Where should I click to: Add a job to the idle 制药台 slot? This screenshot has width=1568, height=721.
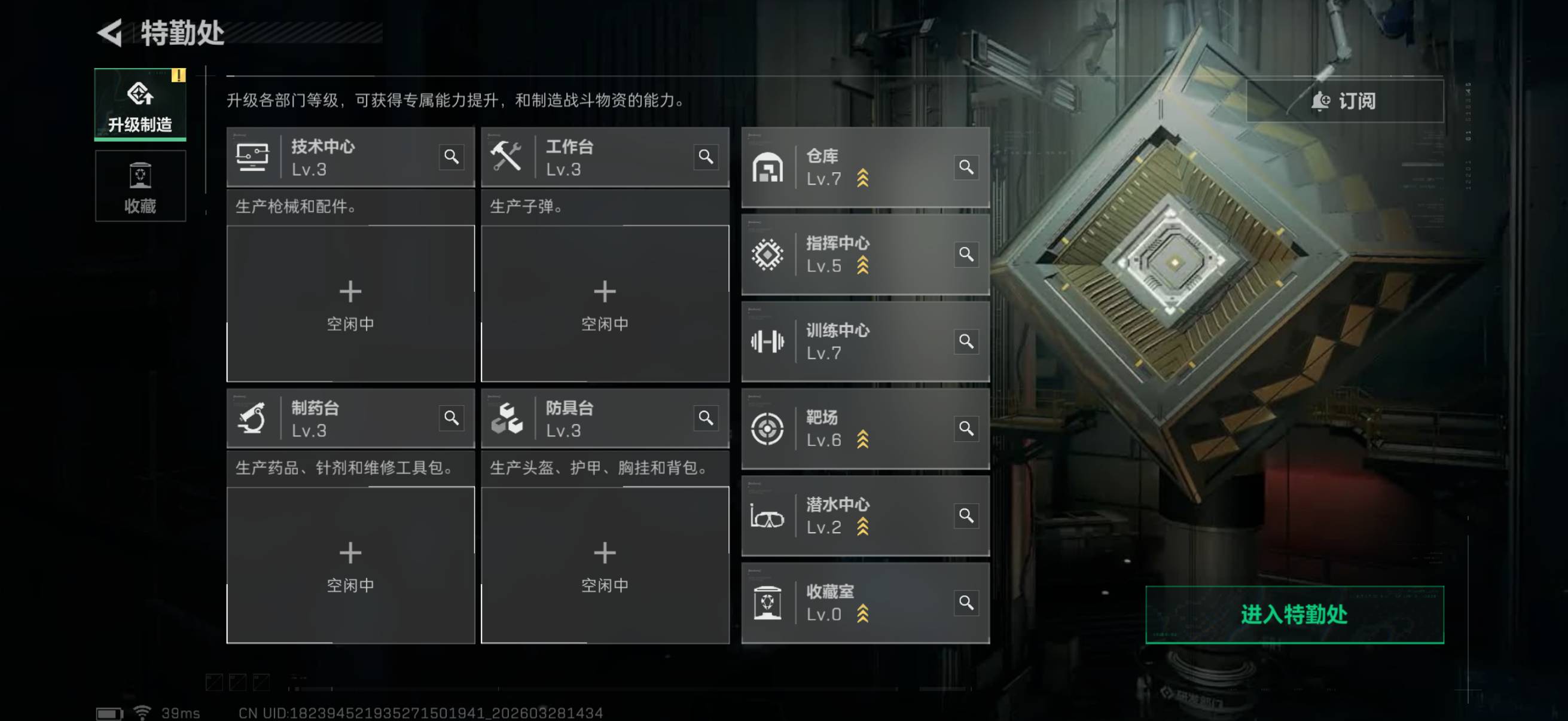coord(350,564)
